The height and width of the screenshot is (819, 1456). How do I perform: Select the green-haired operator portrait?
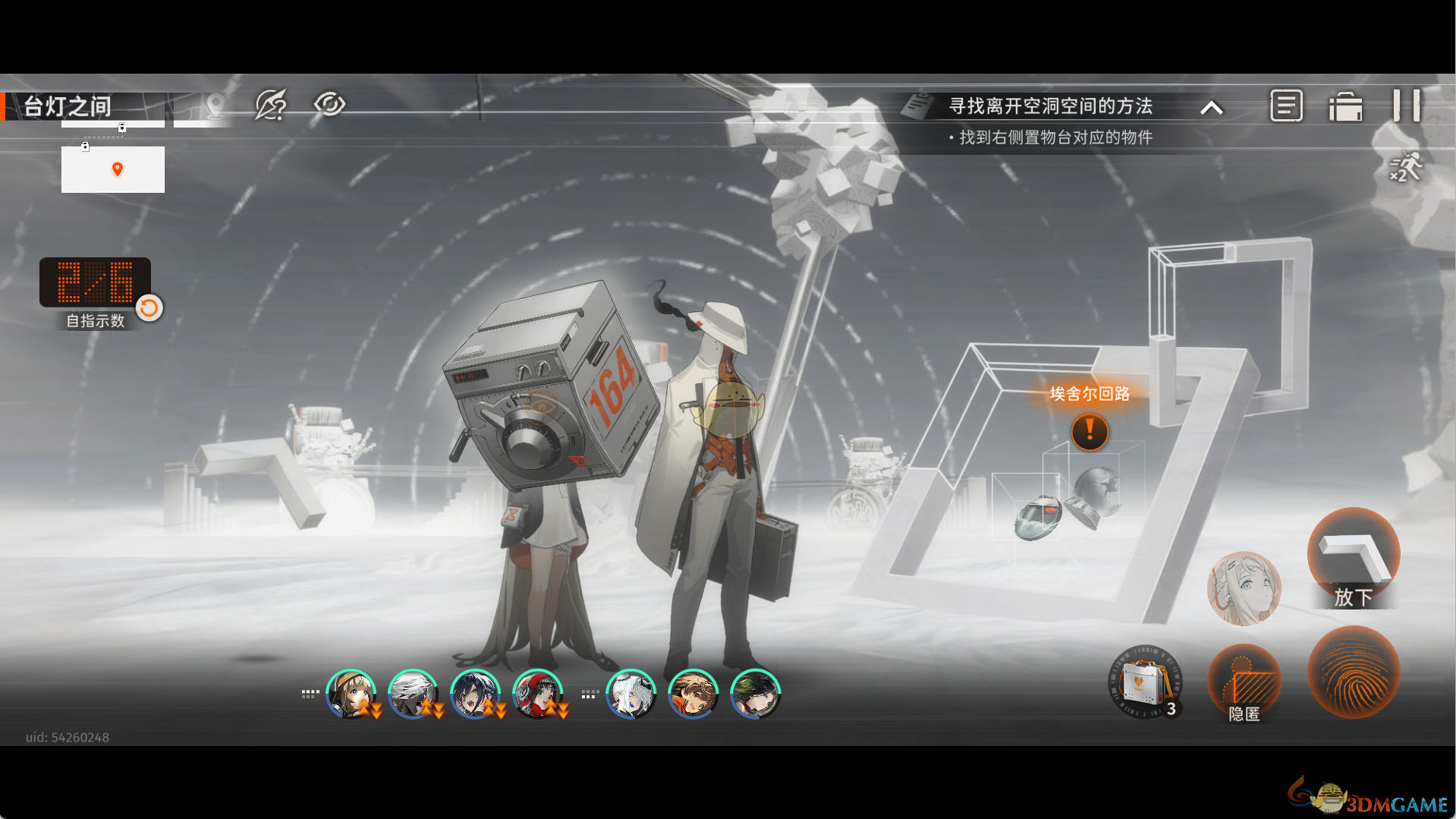(x=755, y=694)
